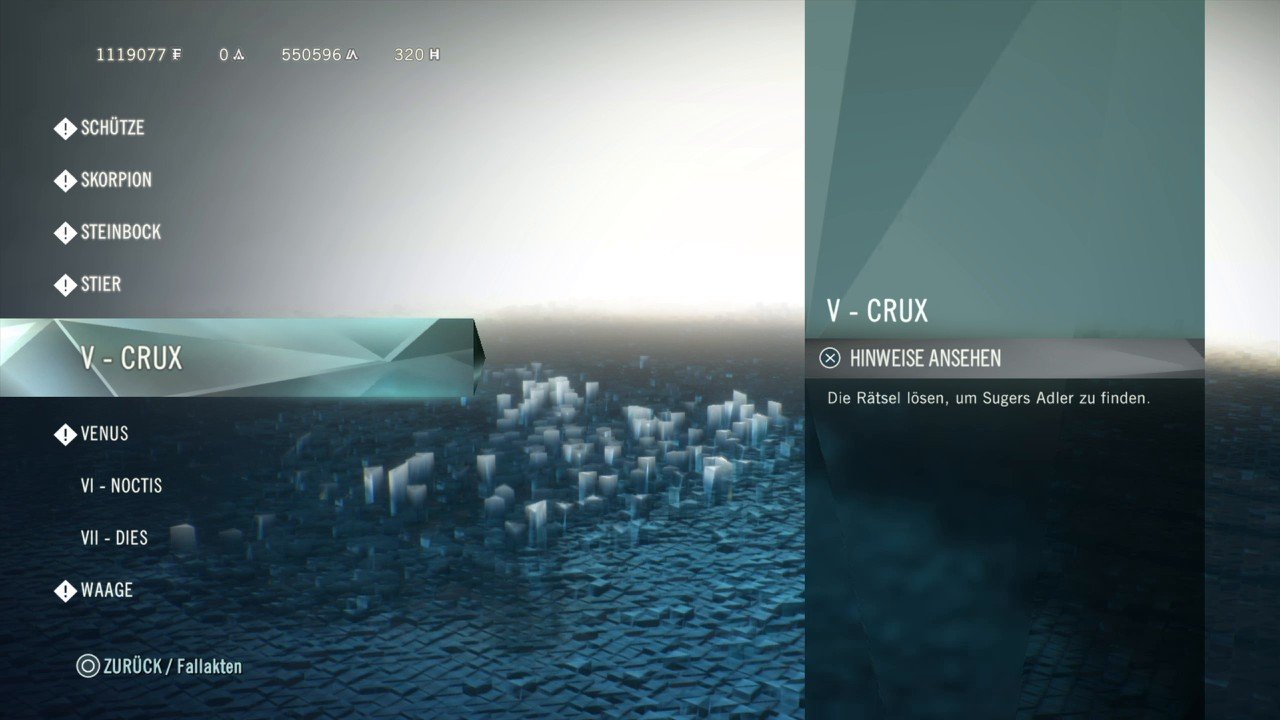
Task: Click the highlighted V - CRUX entry
Action: click(132, 358)
